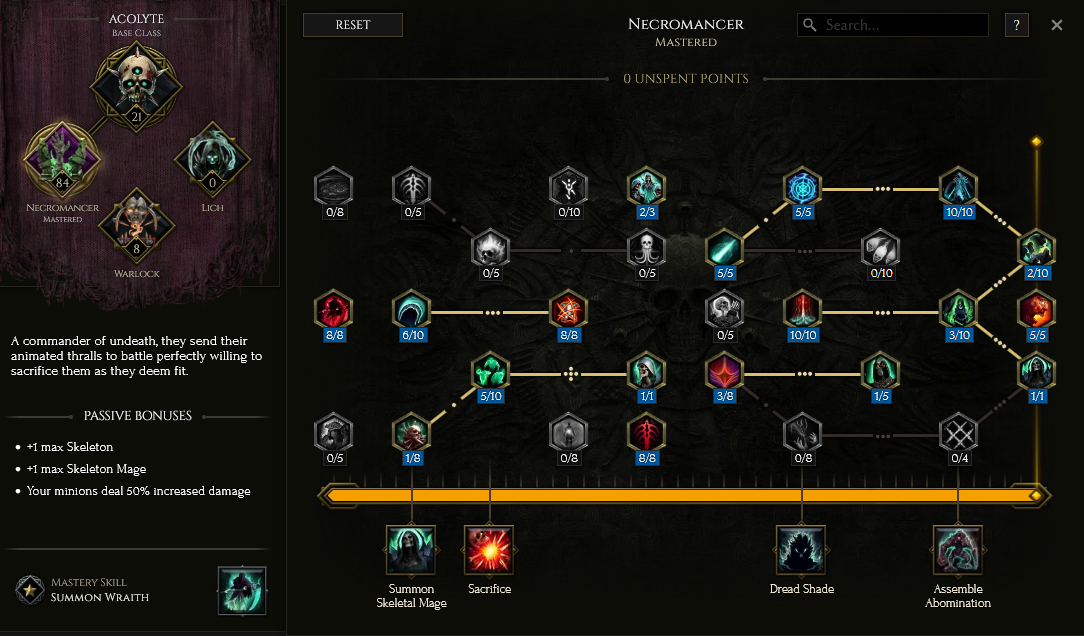Click the passive node showing 2/10 points
Screen dimensions: 1084x636
[1036, 249]
